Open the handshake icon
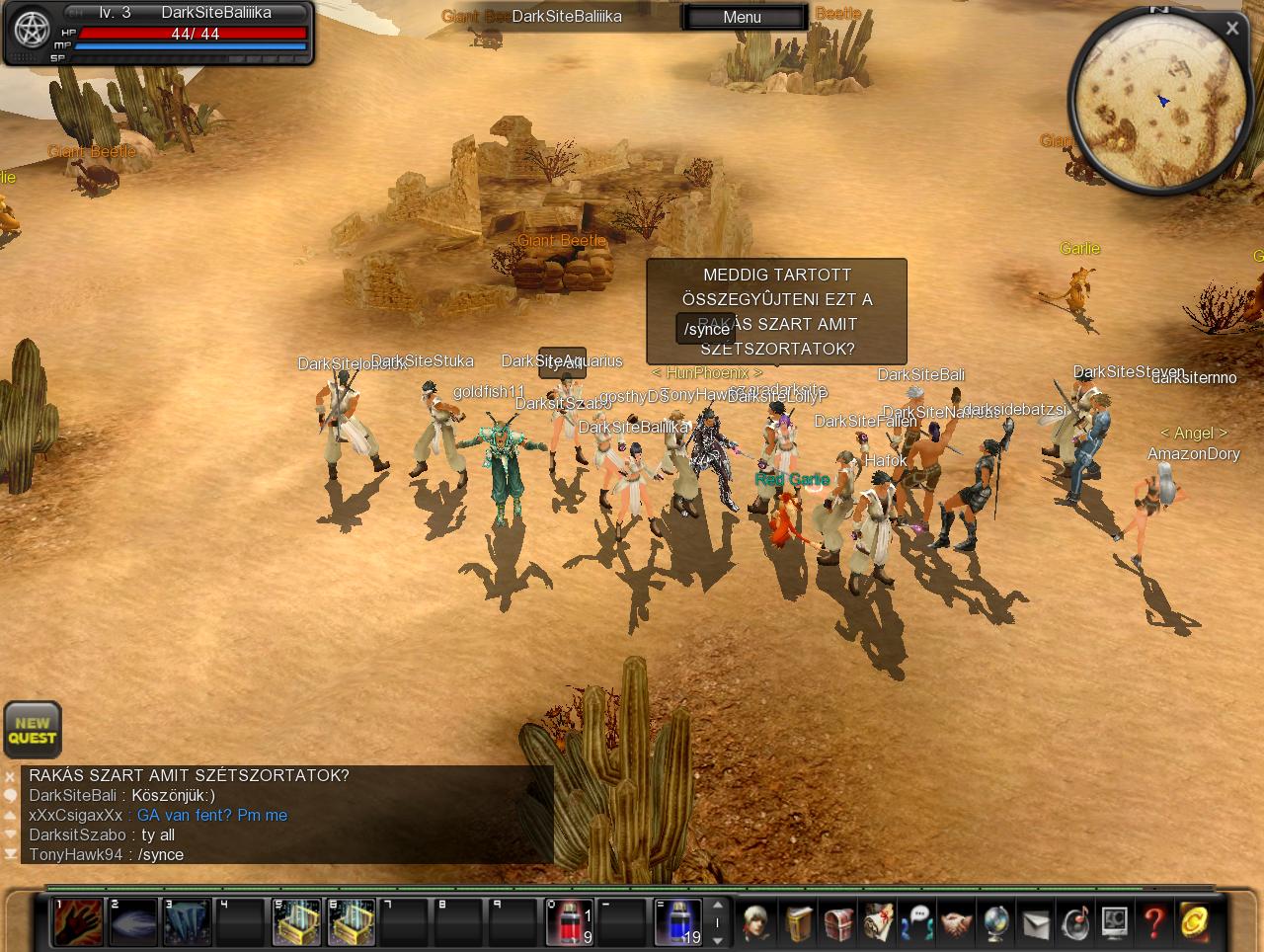This screenshot has height=952, width=1264. point(956,923)
